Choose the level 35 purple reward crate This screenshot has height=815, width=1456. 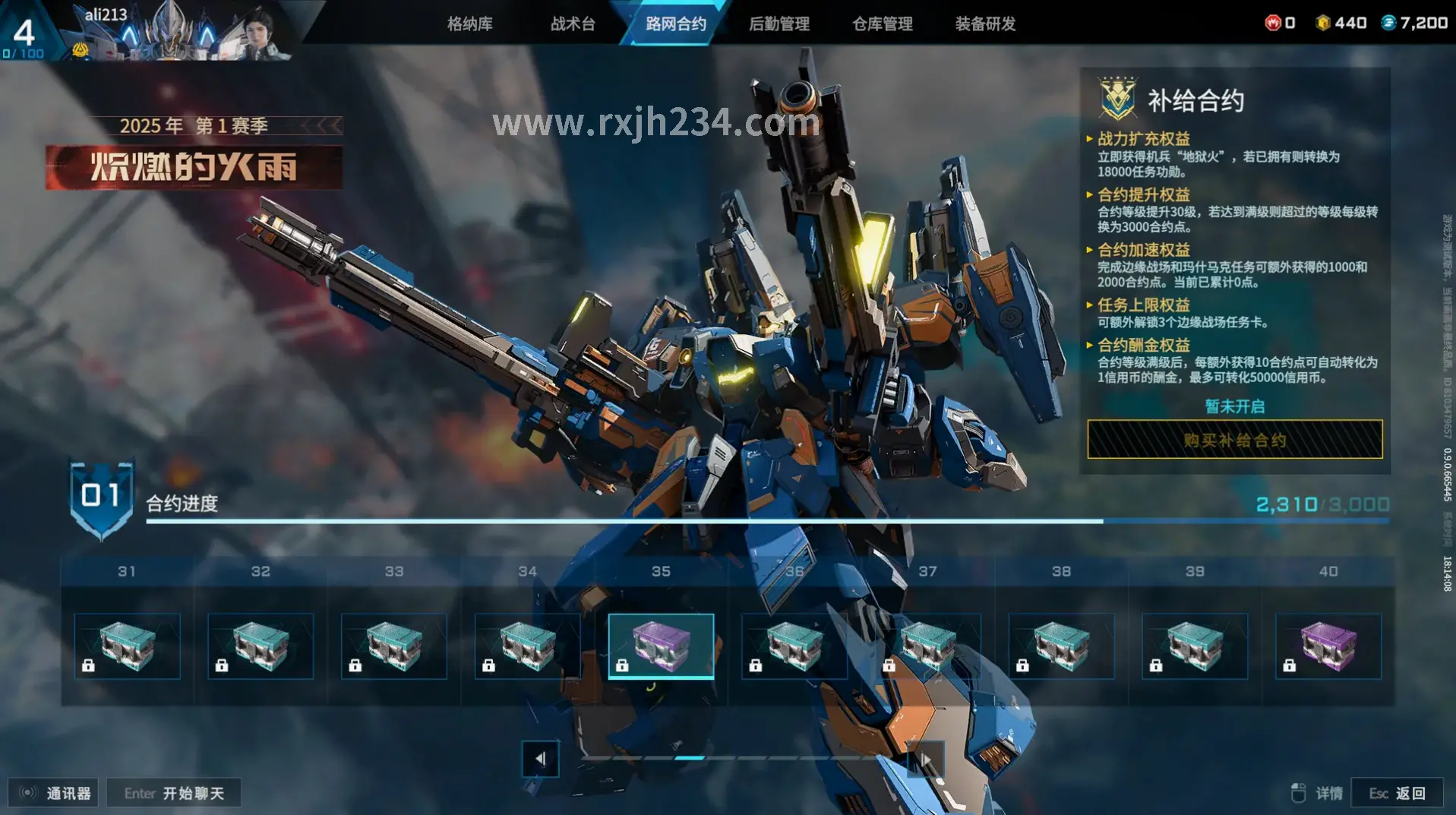tap(661, 646)
